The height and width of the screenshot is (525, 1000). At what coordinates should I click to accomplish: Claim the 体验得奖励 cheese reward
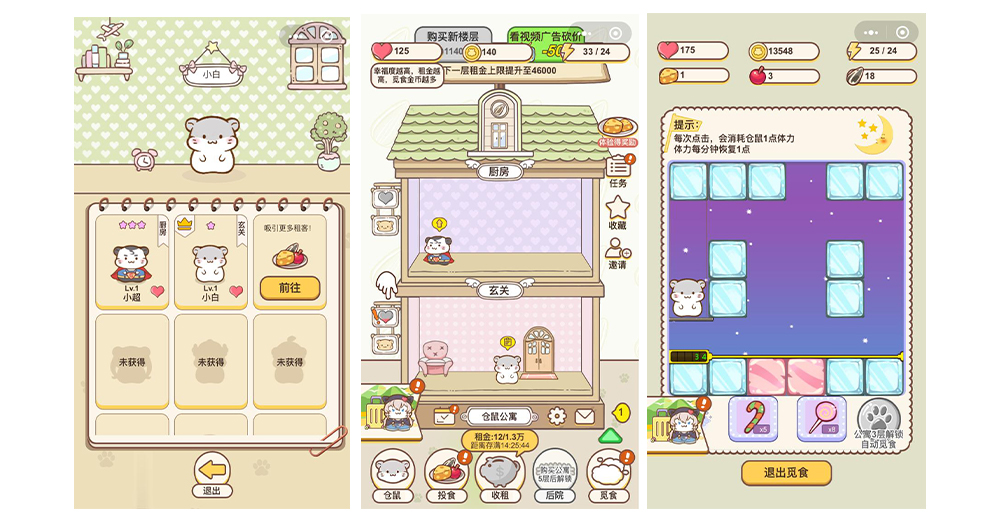click(618, 131)
